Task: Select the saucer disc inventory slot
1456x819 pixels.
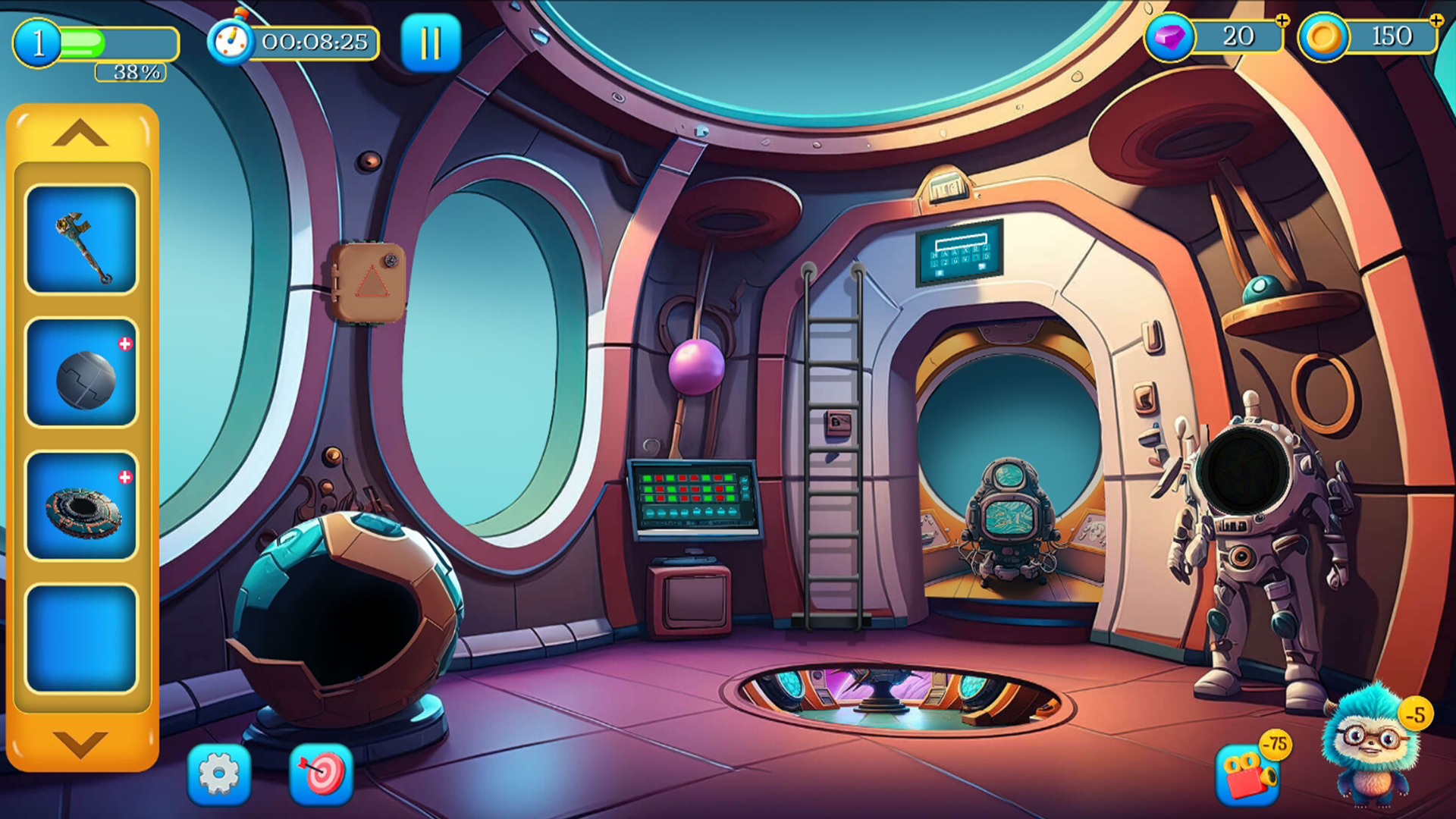Action: 82,507
